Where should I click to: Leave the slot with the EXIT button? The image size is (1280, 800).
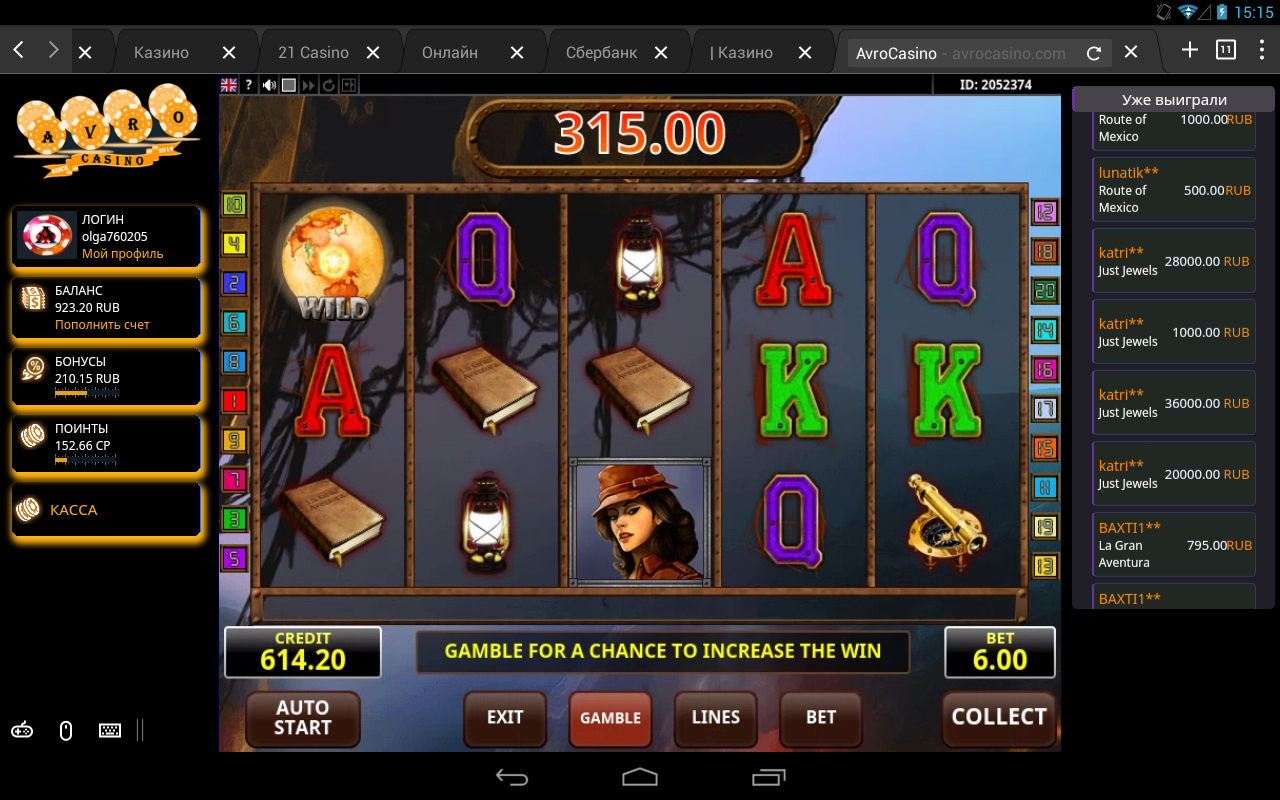pos(505,718)
